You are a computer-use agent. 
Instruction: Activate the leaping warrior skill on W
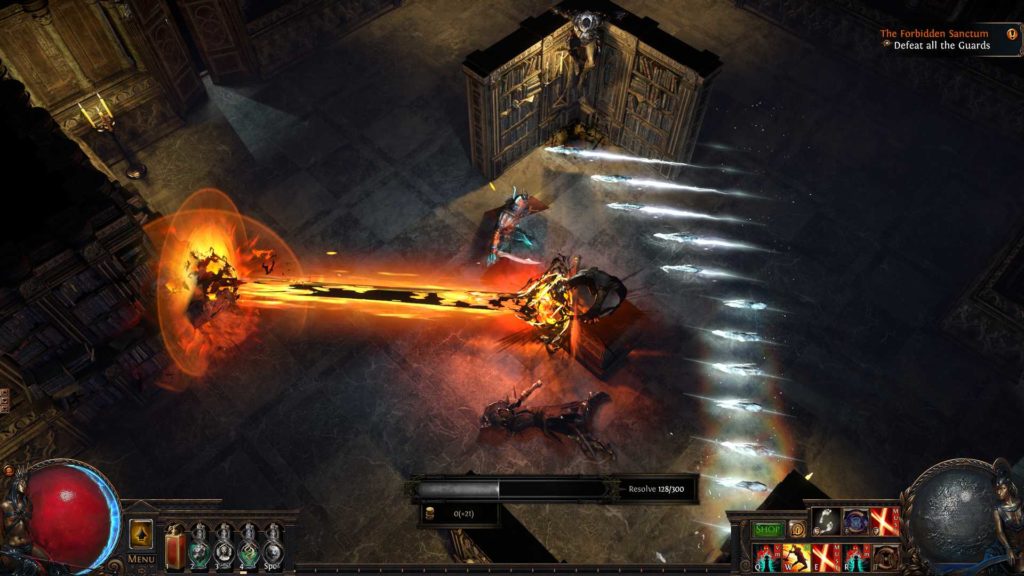tap(797, 557)
